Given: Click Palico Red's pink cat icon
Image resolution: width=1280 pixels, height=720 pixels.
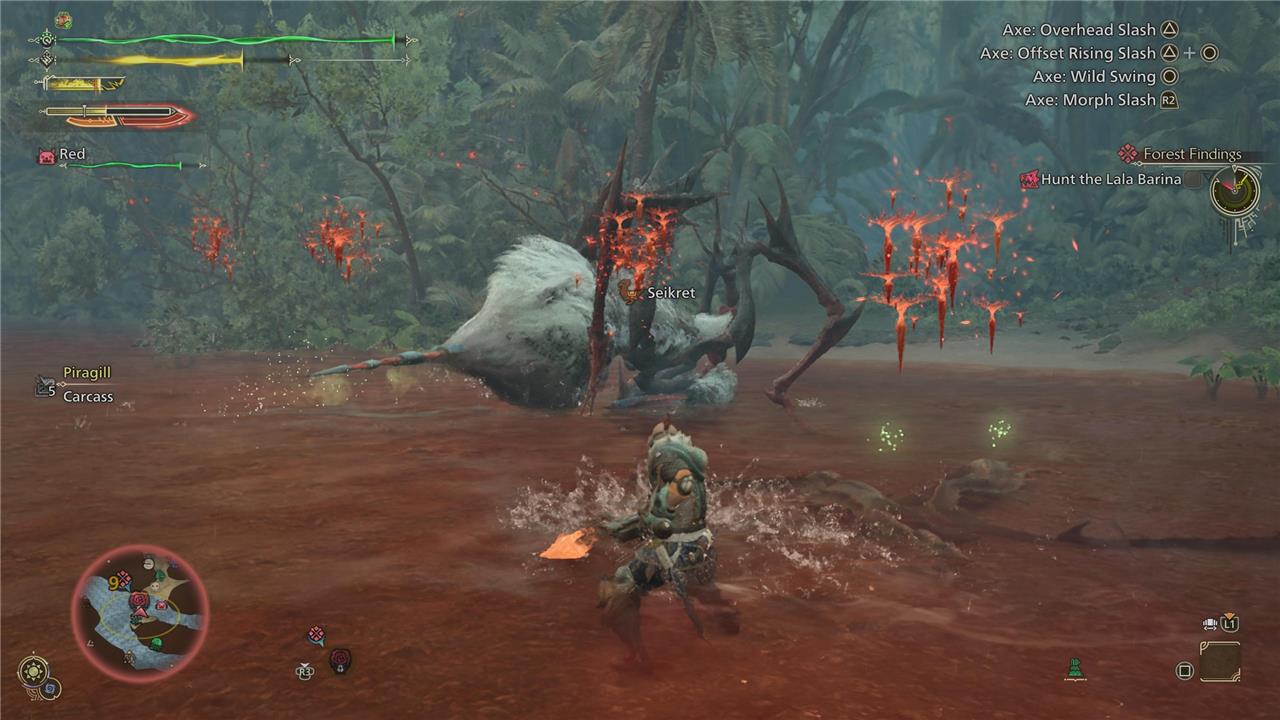Looking at the screenshot, I should (x=47, y=155).
